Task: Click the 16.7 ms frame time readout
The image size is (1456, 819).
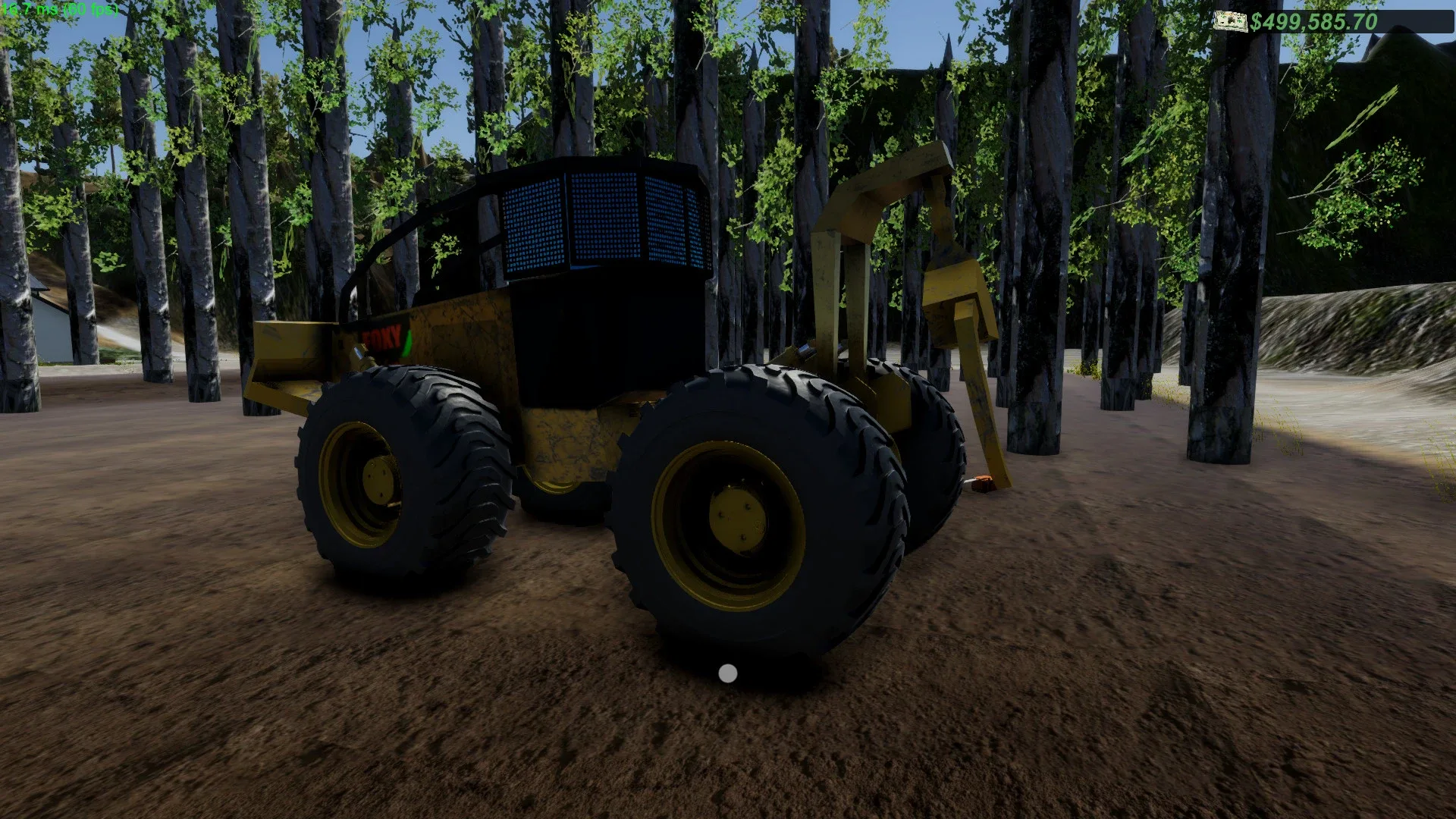Action: click(x=34, y=10)
